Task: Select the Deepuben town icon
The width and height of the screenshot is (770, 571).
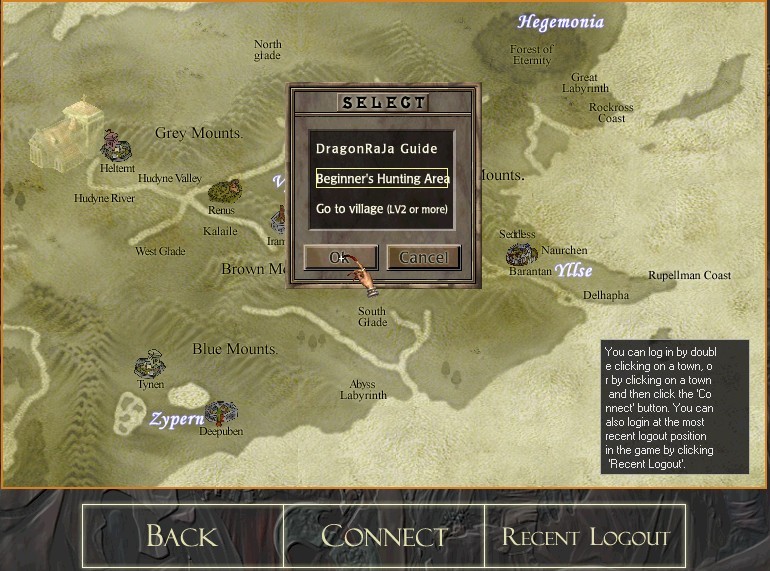Action: click(220, 411)
